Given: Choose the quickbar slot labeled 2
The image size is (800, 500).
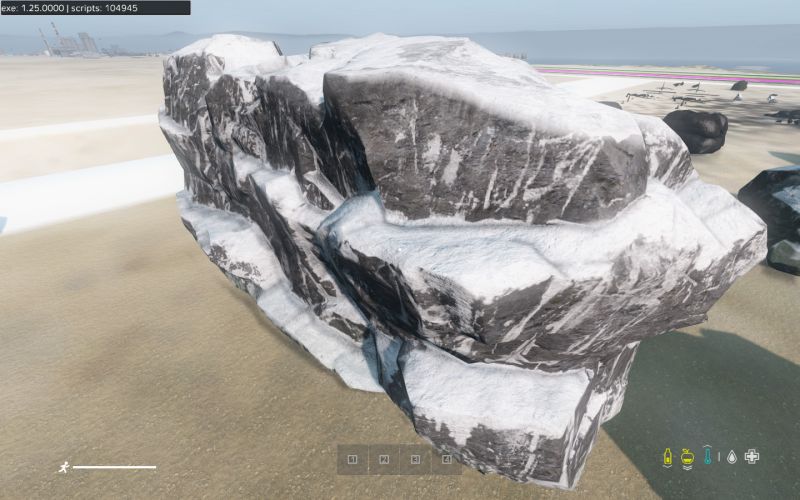Looking at the screenshot, I should click(383, 460).
